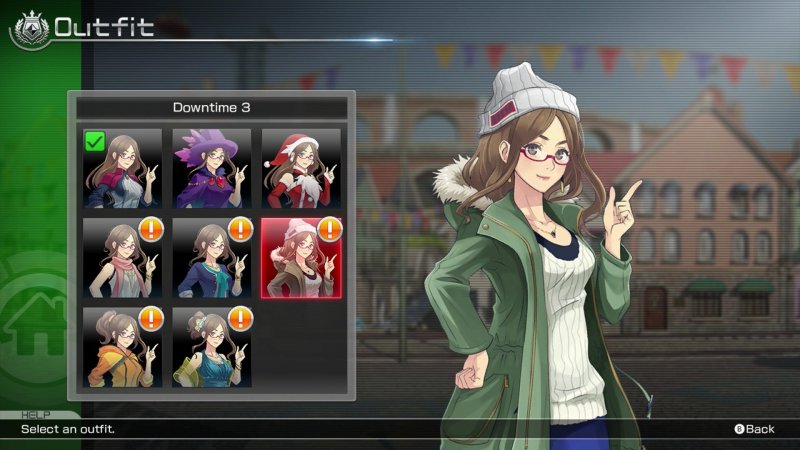Choose the purple witch hat outfit
Viewport: 800px width, 450px height.
212,168
